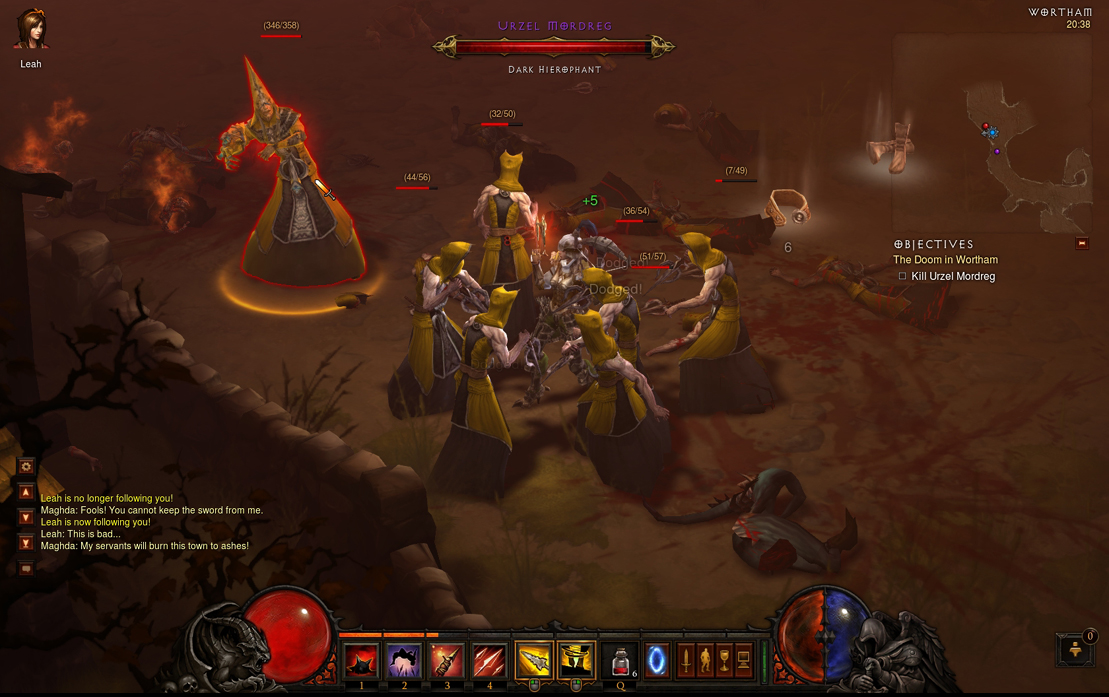Open the blue town portal

pos(656,661)
